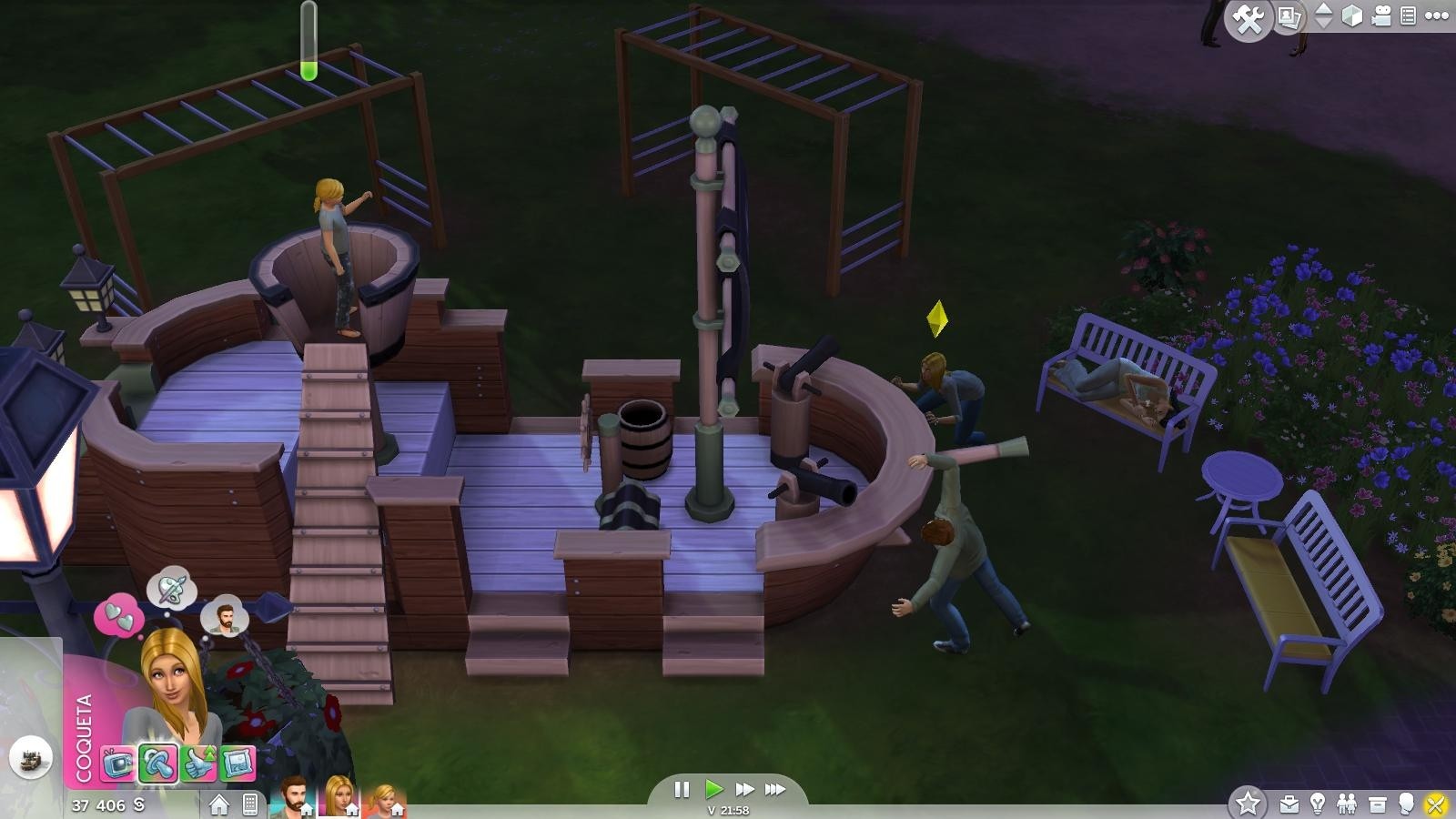Open the Aspirations star panel

click(x=1247, y=804)
